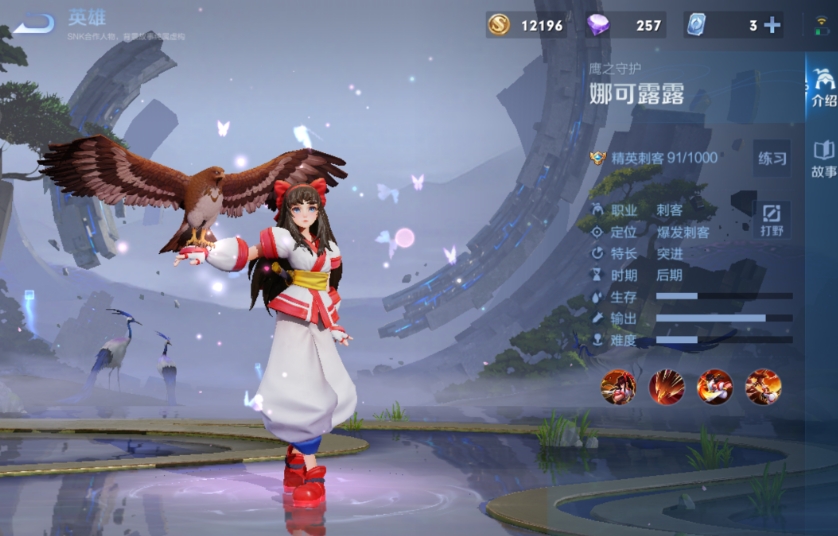Image resolution: width=838 pixels, height=536 pixels.
Task: Open the fourth skill icon in the row
Action: coord(763,386)
